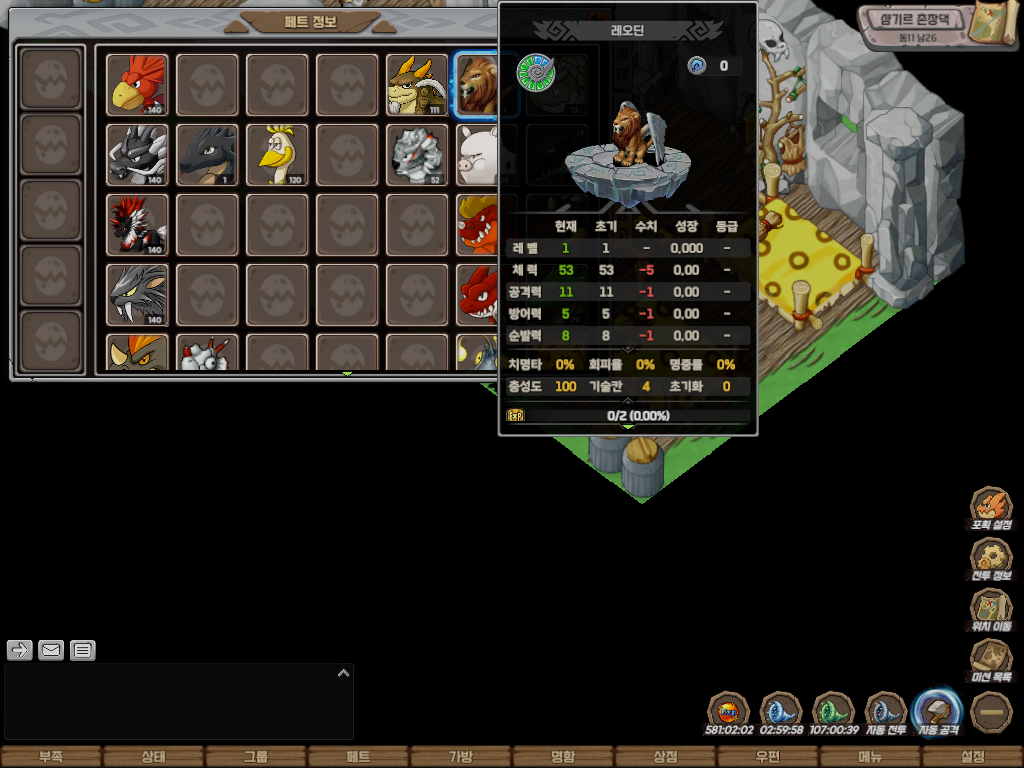The image size is (1024, 768).
Task: Open 위치 이동 location travel map
Action: (992, 609)
